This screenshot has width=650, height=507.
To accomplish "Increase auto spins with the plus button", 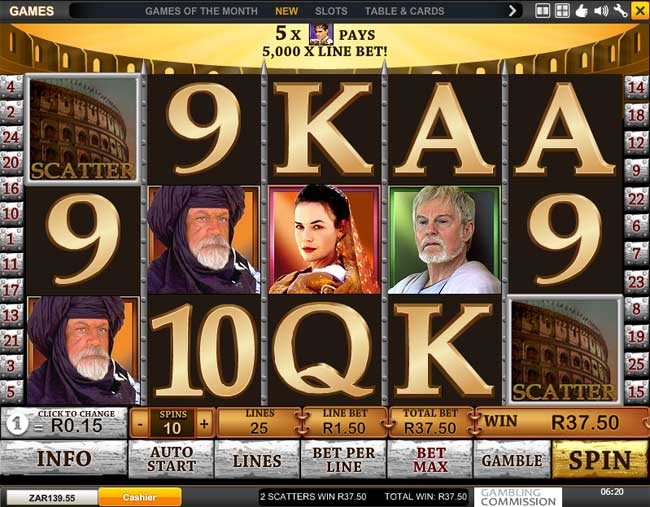I will point(204,423).
